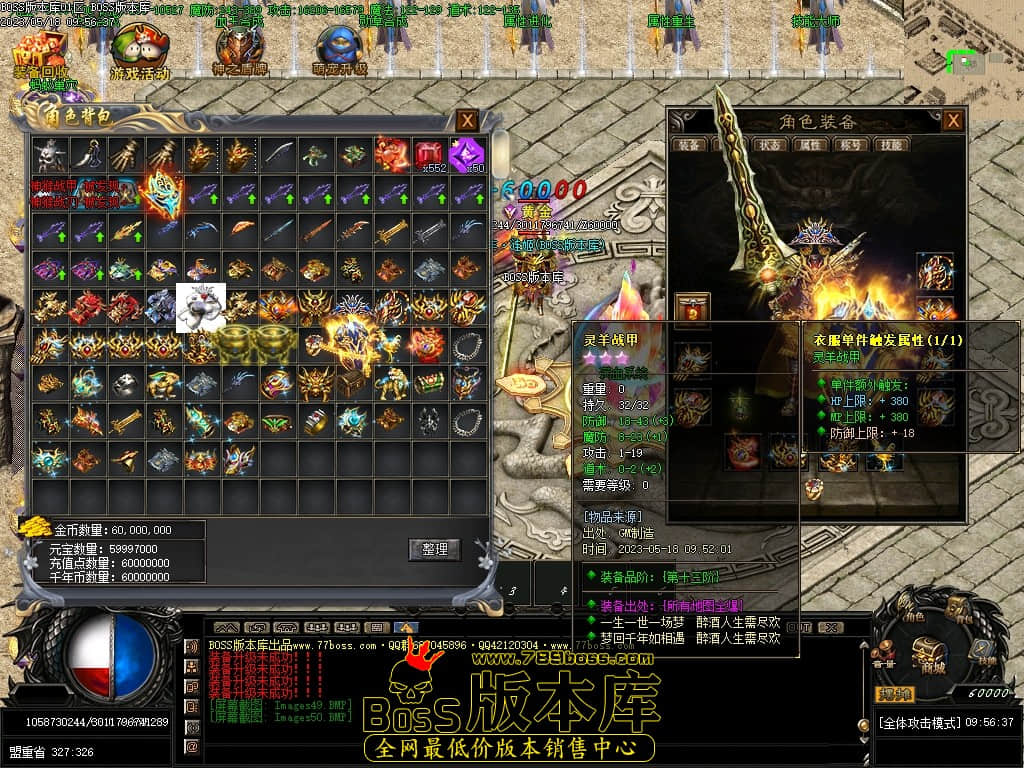The width and height of the screenshot is (1024, 768).
Task: Open the 游戏活动 events icon
Action: tap(140, 53)
